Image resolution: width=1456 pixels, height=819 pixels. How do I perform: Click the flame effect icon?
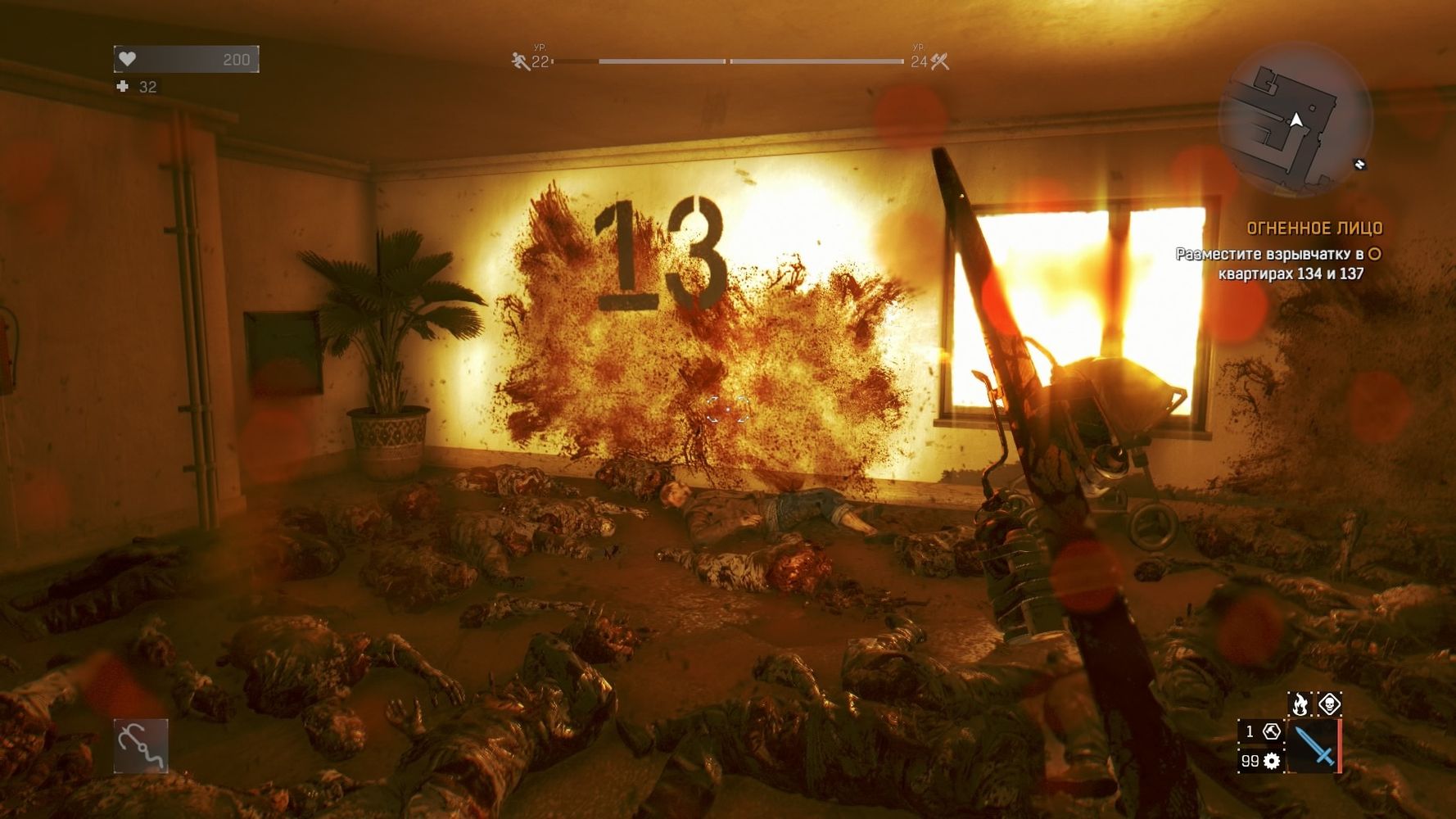pos(1300,704)
